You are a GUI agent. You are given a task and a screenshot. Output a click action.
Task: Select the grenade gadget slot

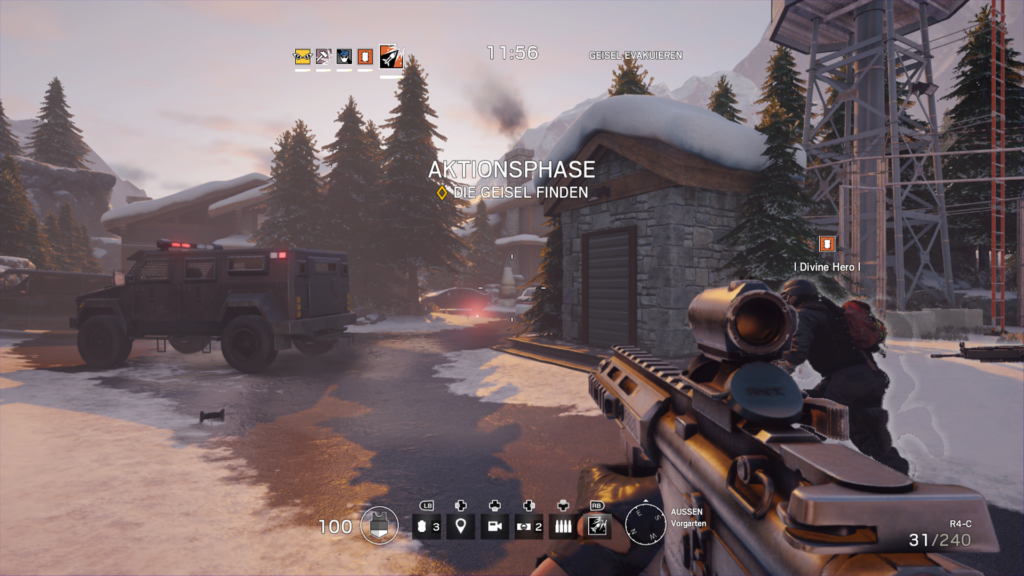tap(426, 526)
